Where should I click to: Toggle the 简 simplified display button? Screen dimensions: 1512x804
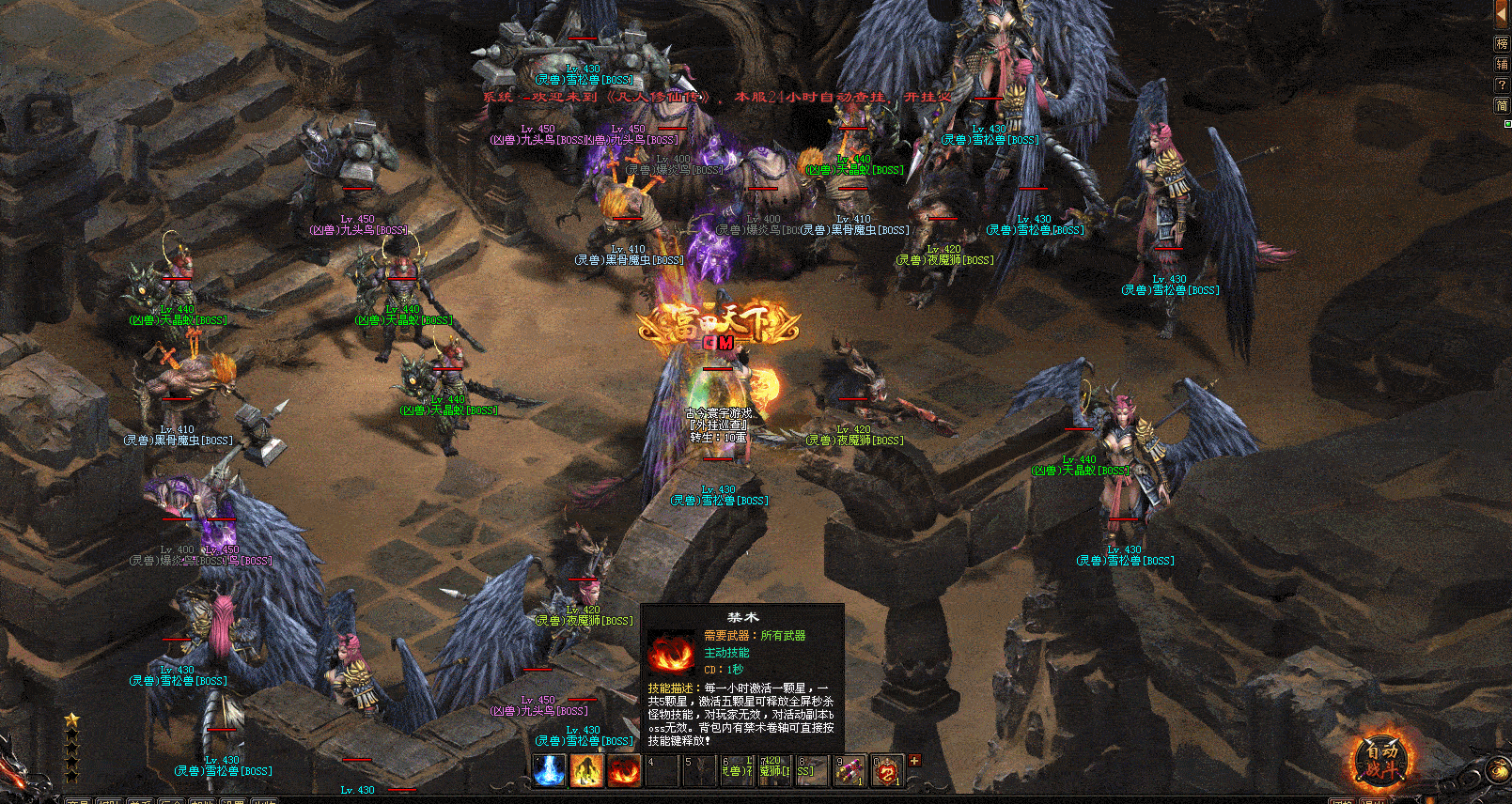pyautogui.click(x=1502, y=105)
